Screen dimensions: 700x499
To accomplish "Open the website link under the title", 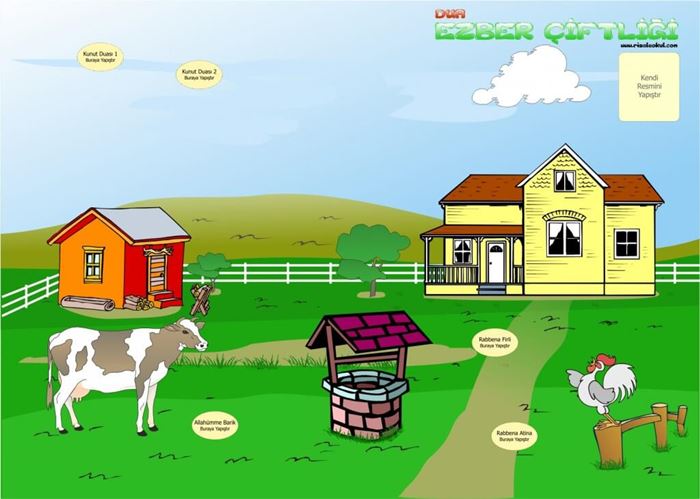I will coord(650,45).
